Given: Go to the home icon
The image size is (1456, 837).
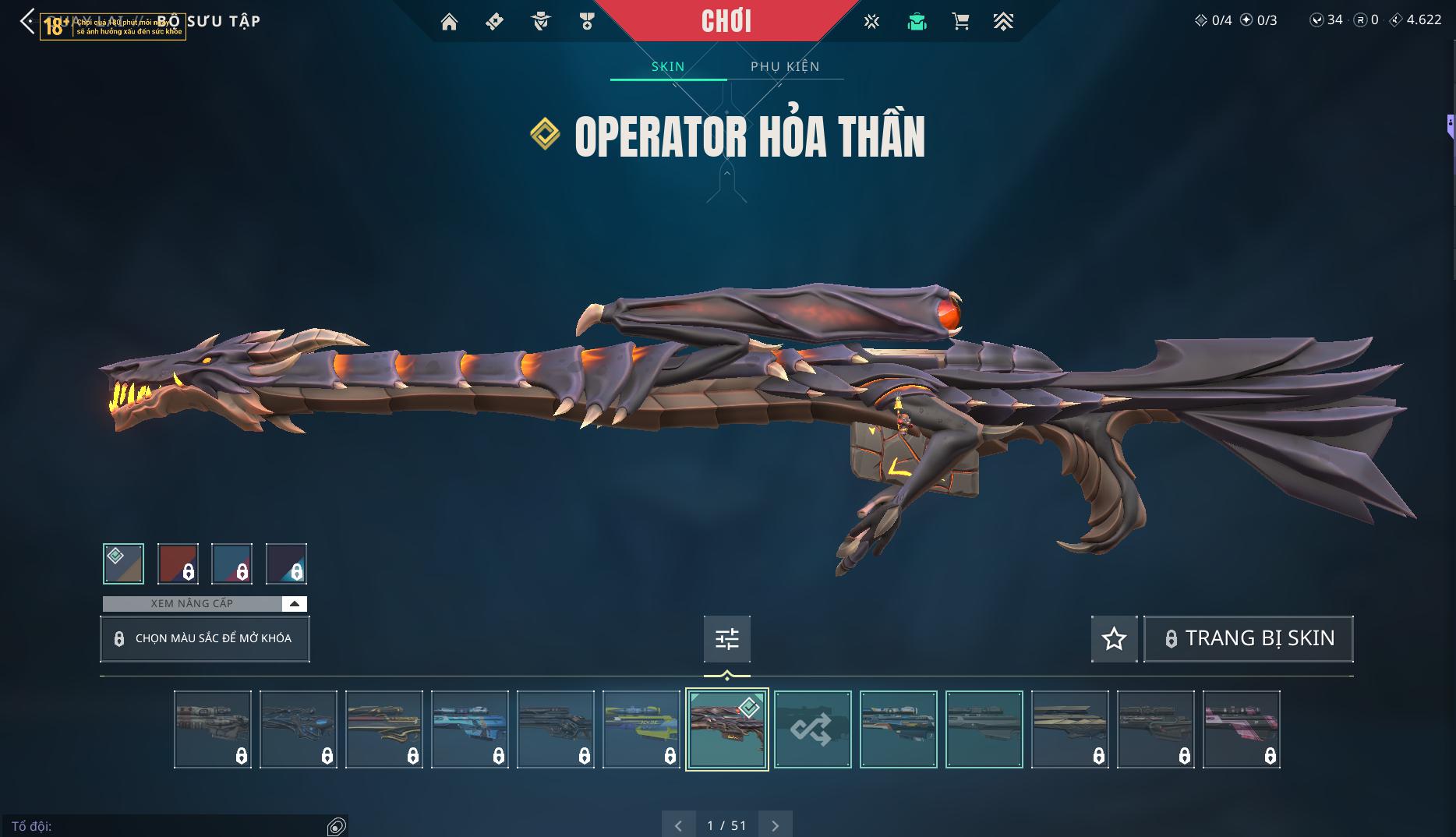Looking at the screenshot, I should (x=449, y=22).
